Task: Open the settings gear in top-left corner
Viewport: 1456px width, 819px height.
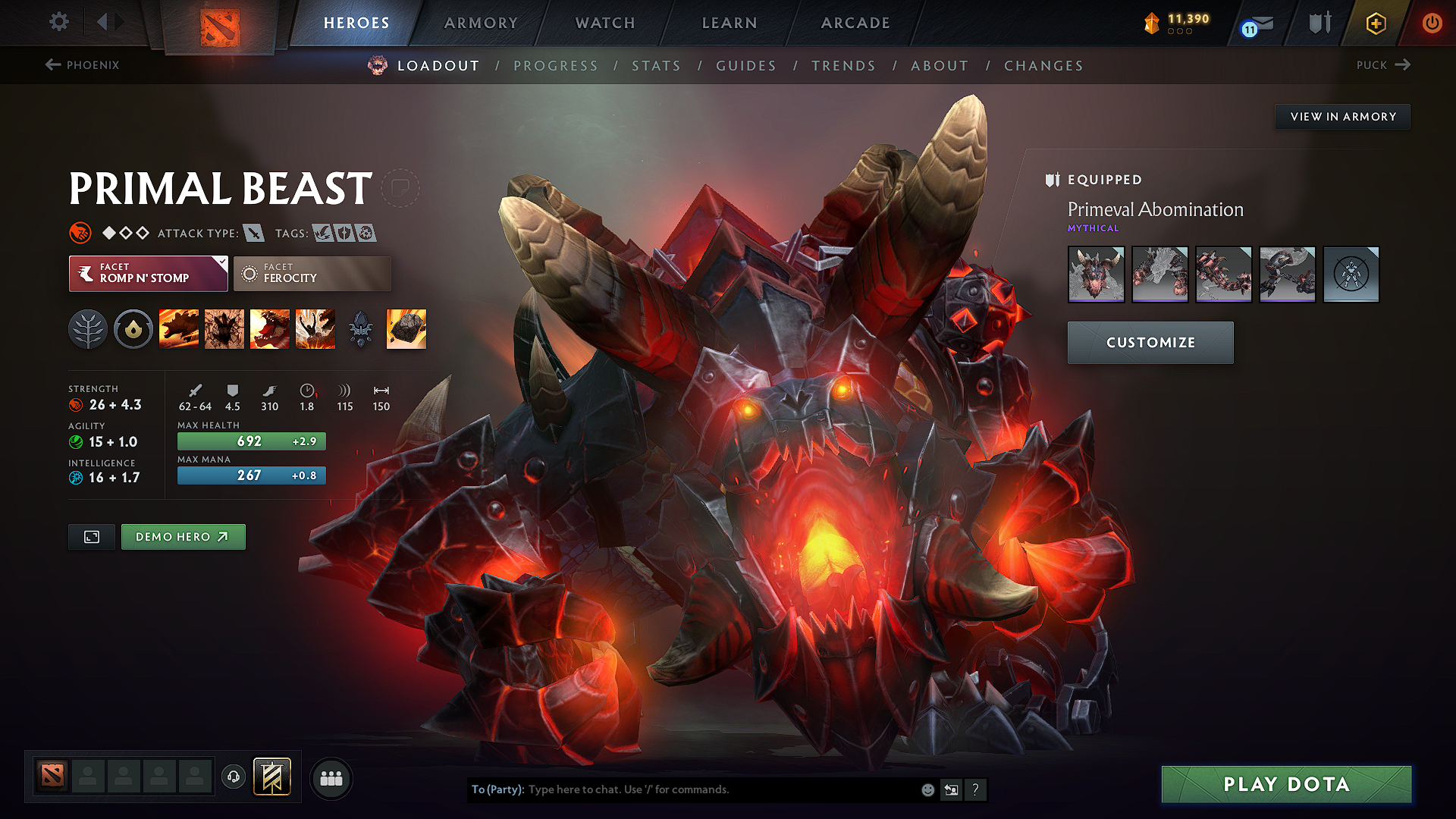Action: pos(58,23)
